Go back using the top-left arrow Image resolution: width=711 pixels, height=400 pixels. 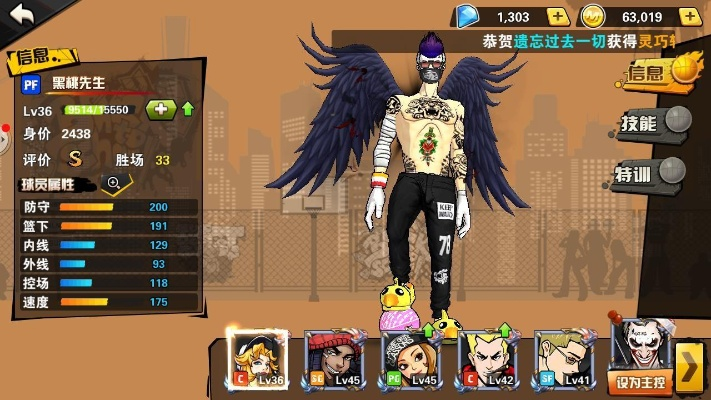pyautogui.click(x=20, y=14)
